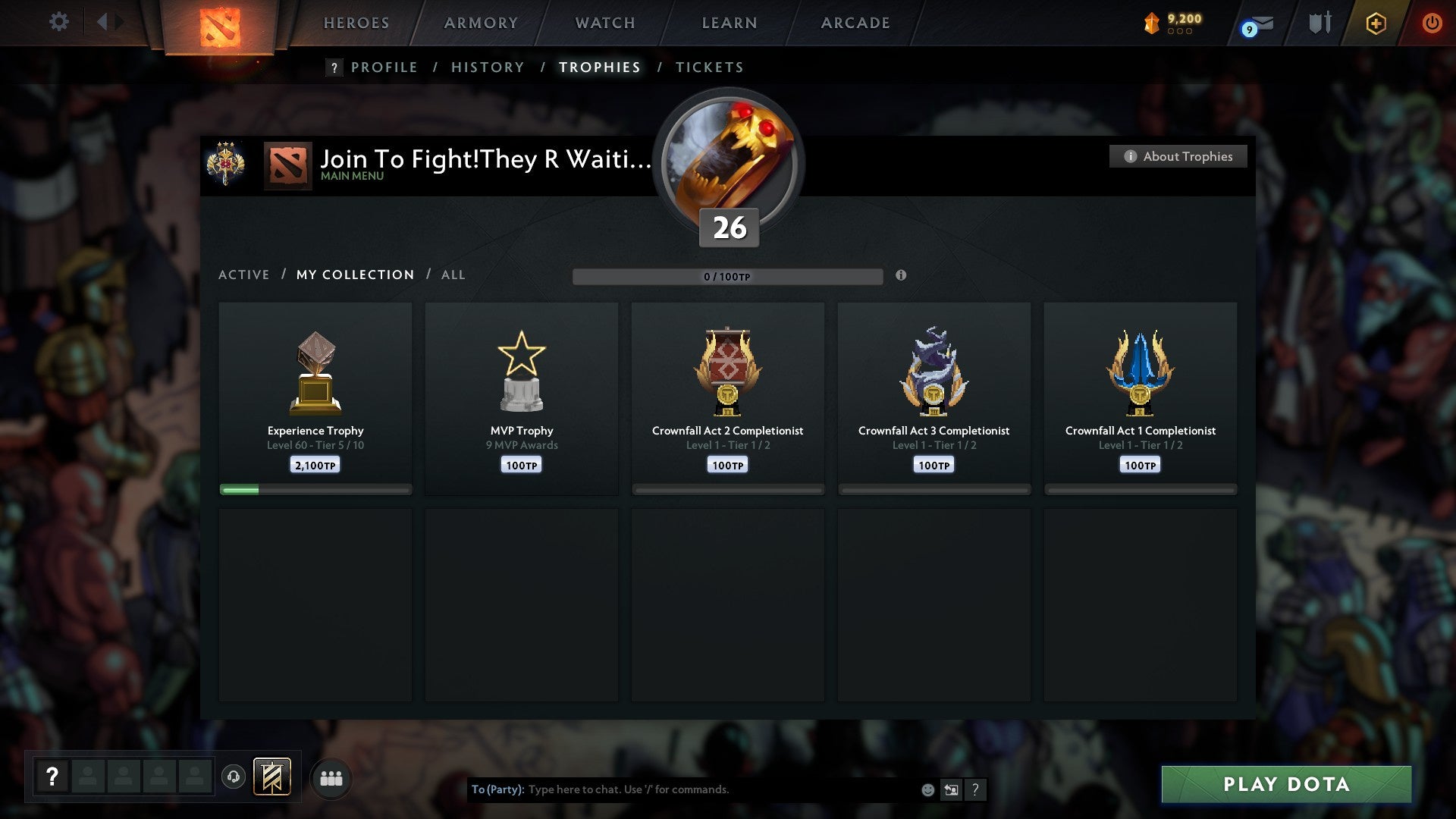
Task: Open the settings gear icon
Action: pos(58,22)
